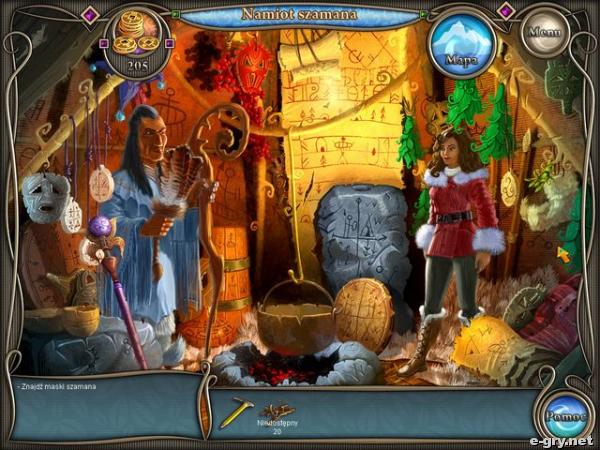Screen dimensions: 600x450
Task: Open the Mapa map view
Action: coord(462,45)
